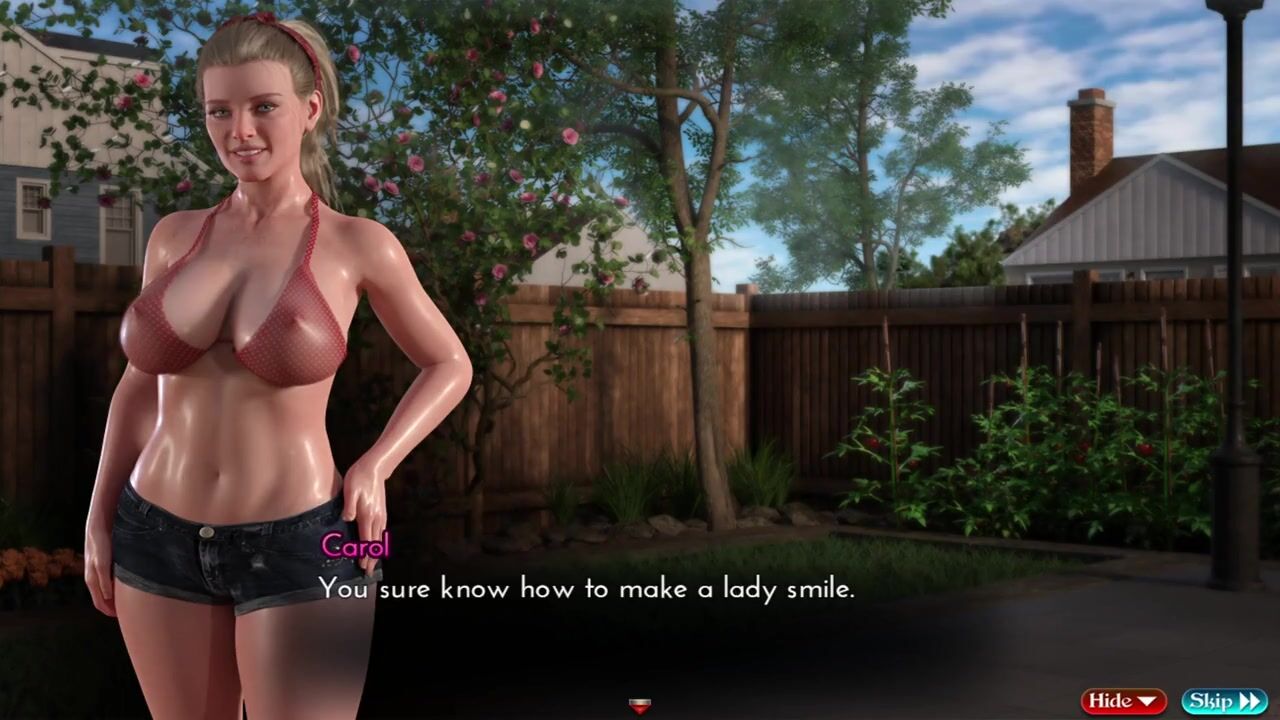Viewport: 1280px width, 720px height.
Task: Hide the dialogue text box
Action: [x=1123, y=701]
